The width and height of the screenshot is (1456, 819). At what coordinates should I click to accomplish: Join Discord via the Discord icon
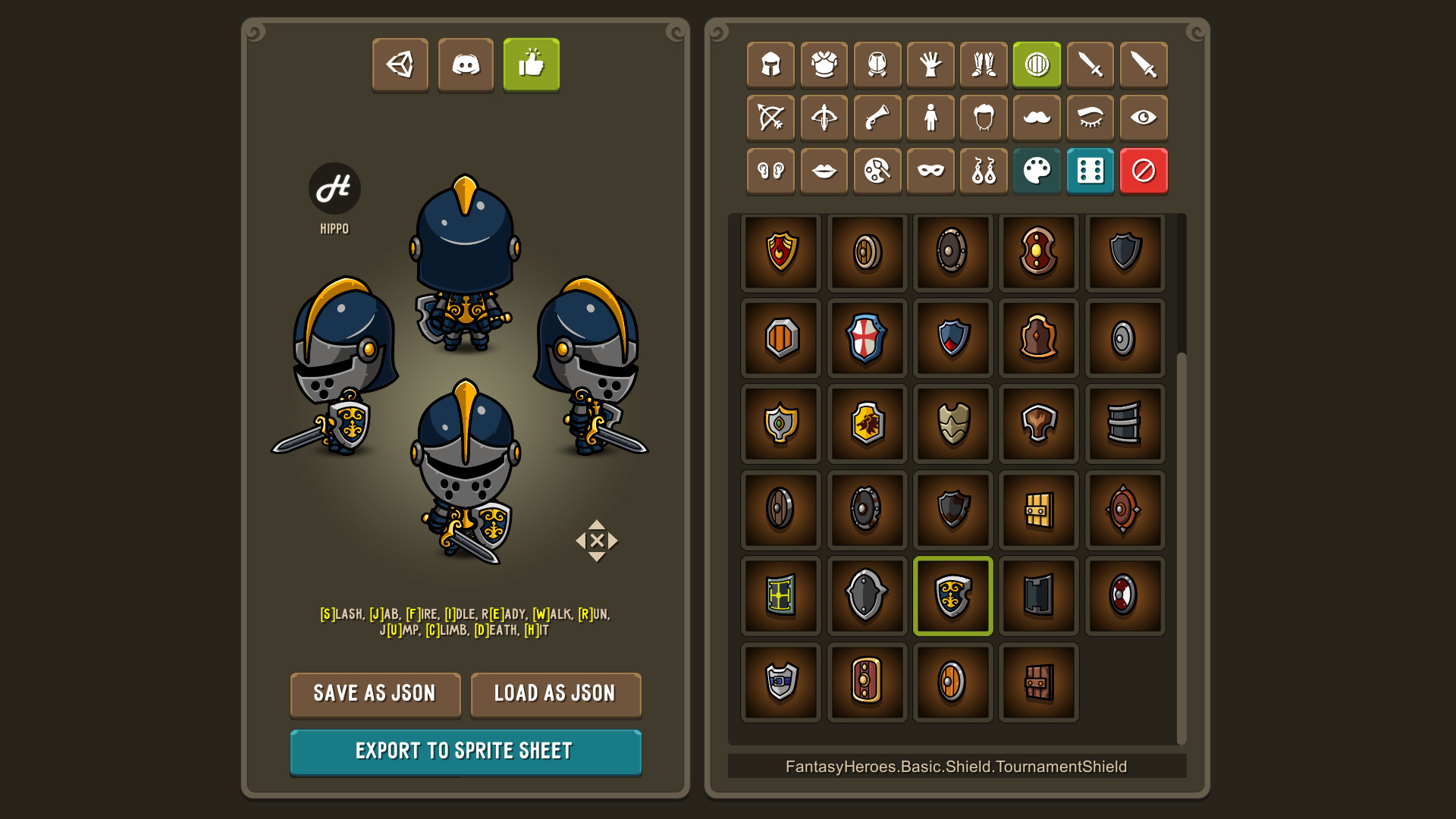pyautogui.click(x=466, y=65)
